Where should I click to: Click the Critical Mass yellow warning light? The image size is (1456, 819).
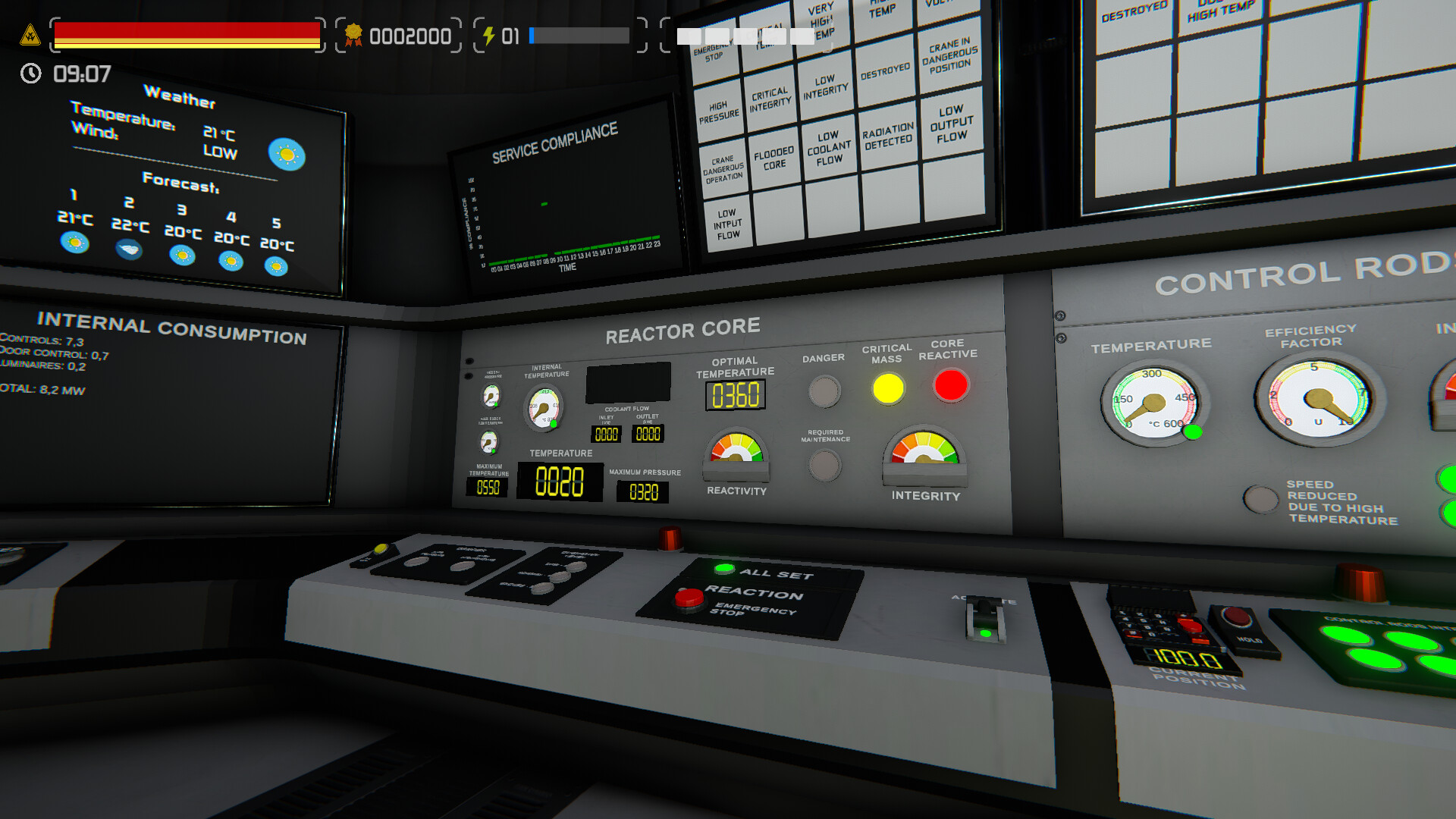coord(889,389)
